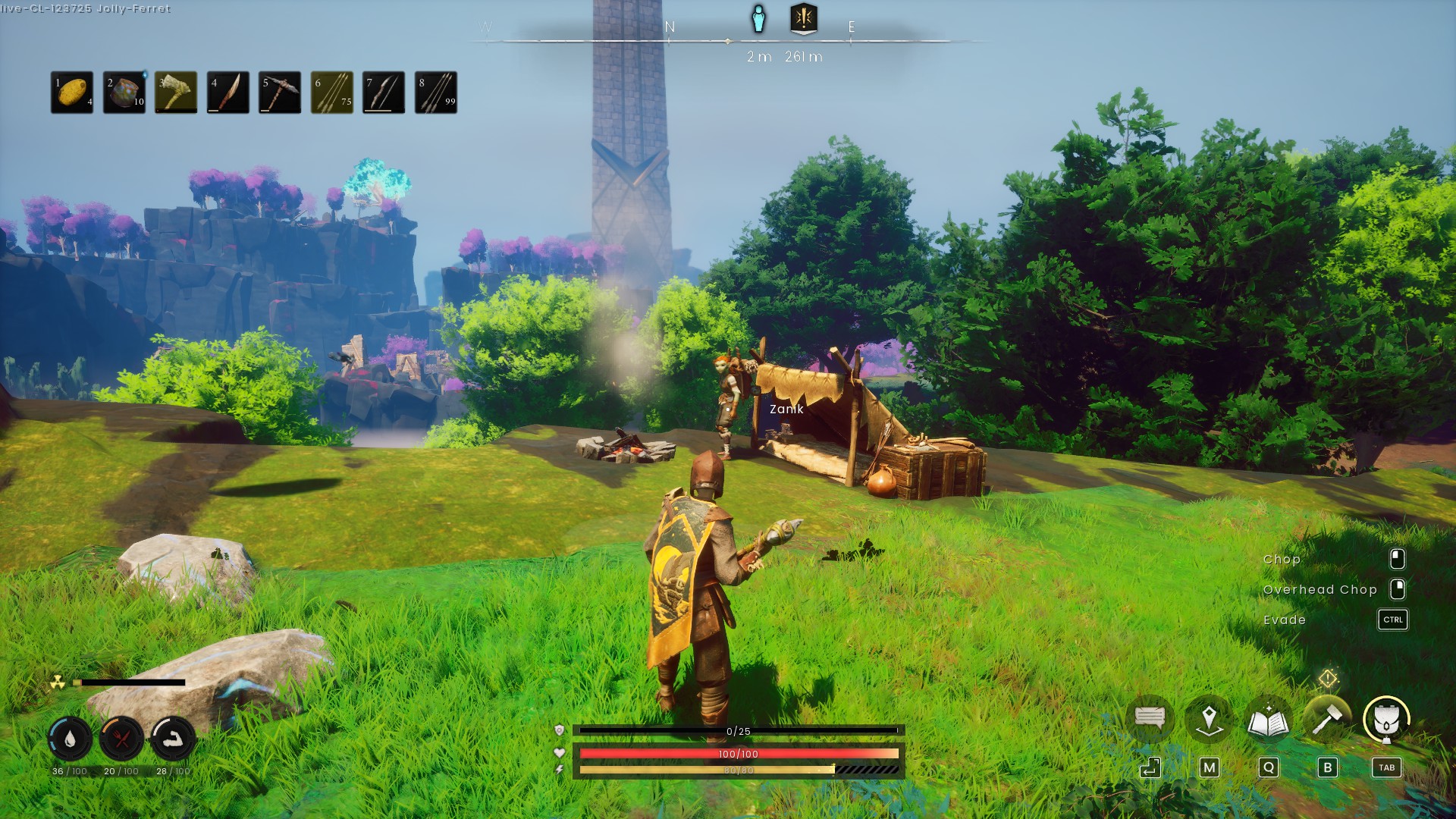
Task: Open the map via the pin icon
Action: pos(1209,719)
